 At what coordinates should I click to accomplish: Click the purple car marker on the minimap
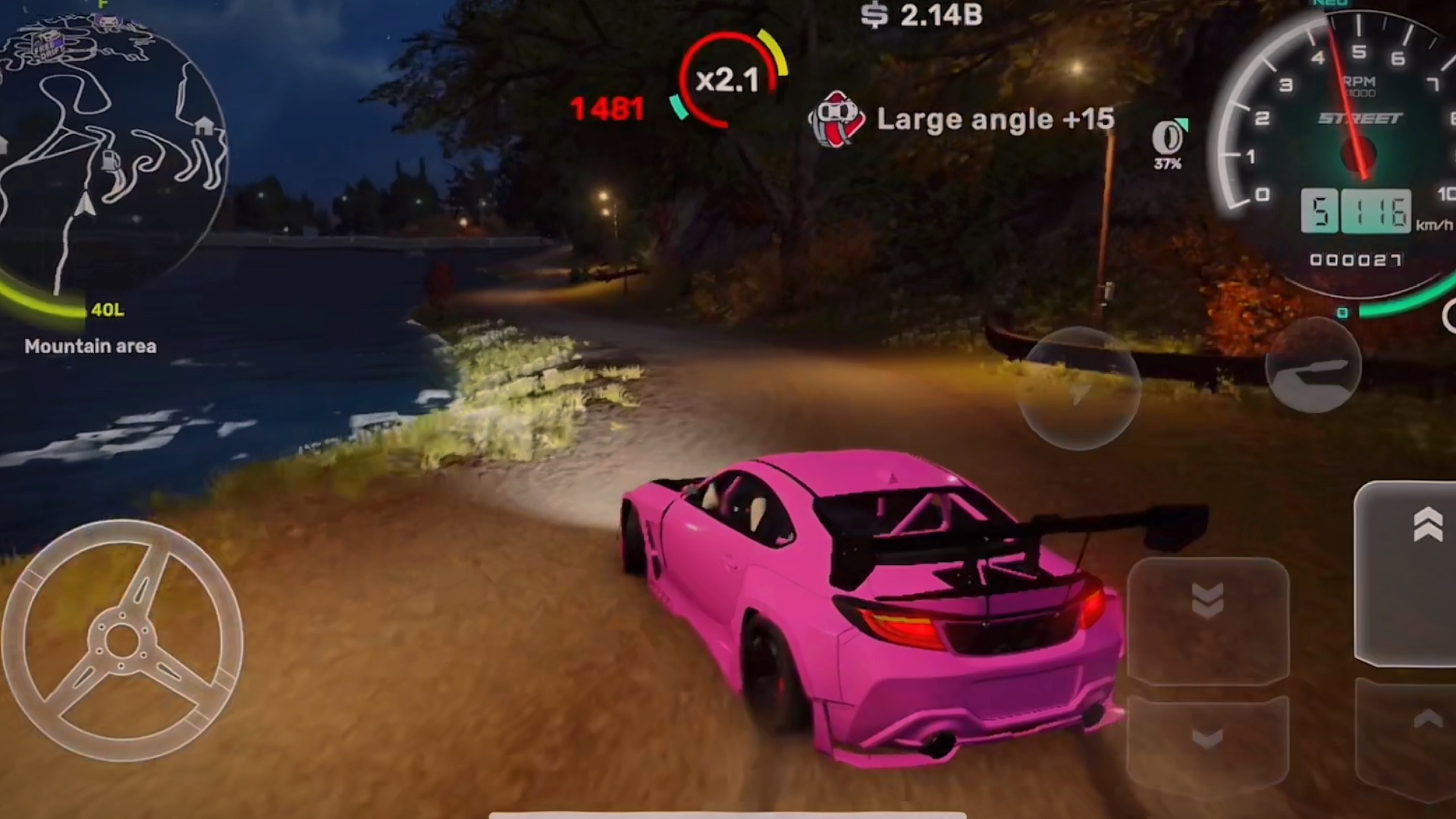[x=105, y=21]
